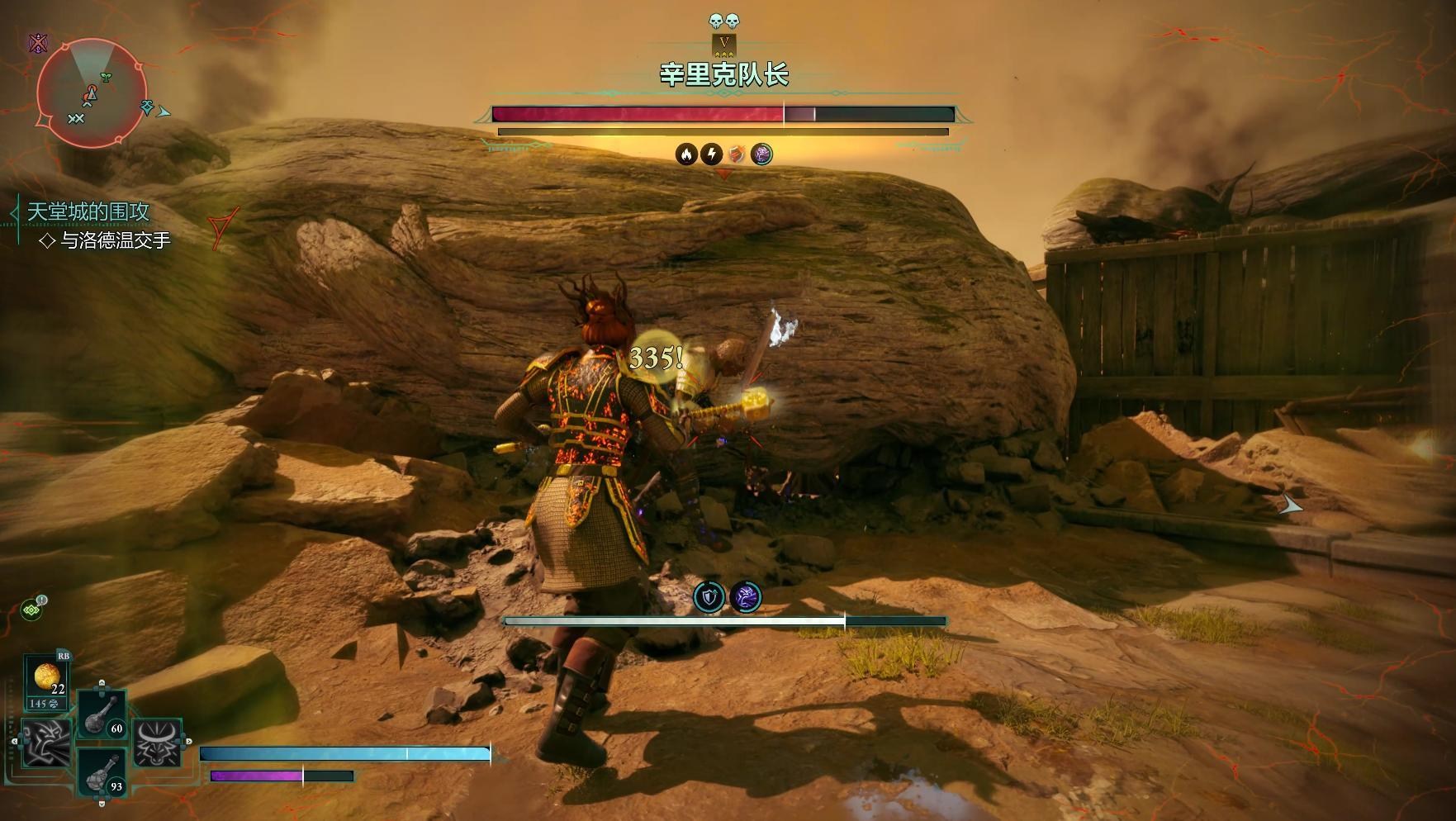Click the green sprout marker on minimap
This screenshot has height=821, width=1456.
coord(106,77)
